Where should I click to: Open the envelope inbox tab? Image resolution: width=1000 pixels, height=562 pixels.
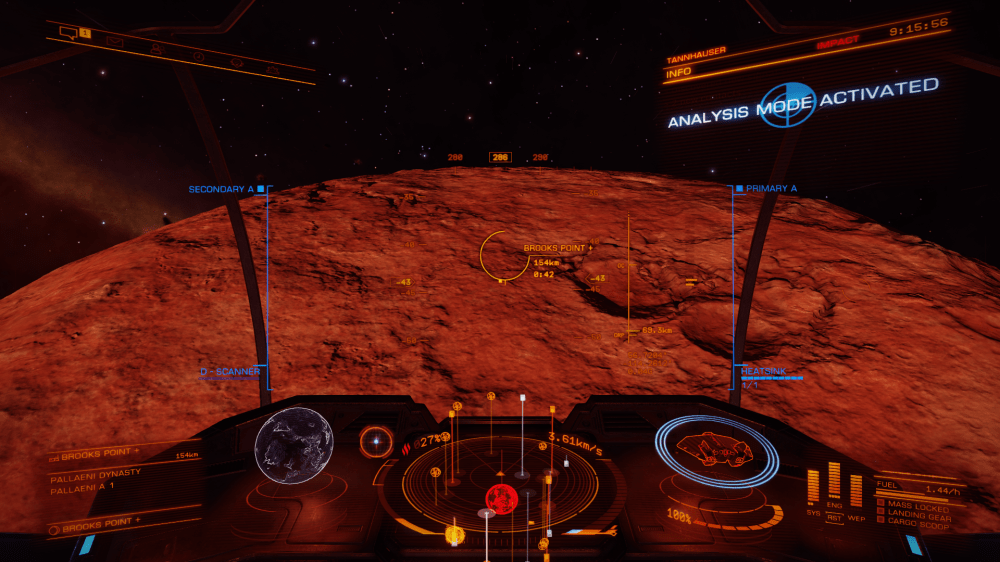[x=115, y=42]
